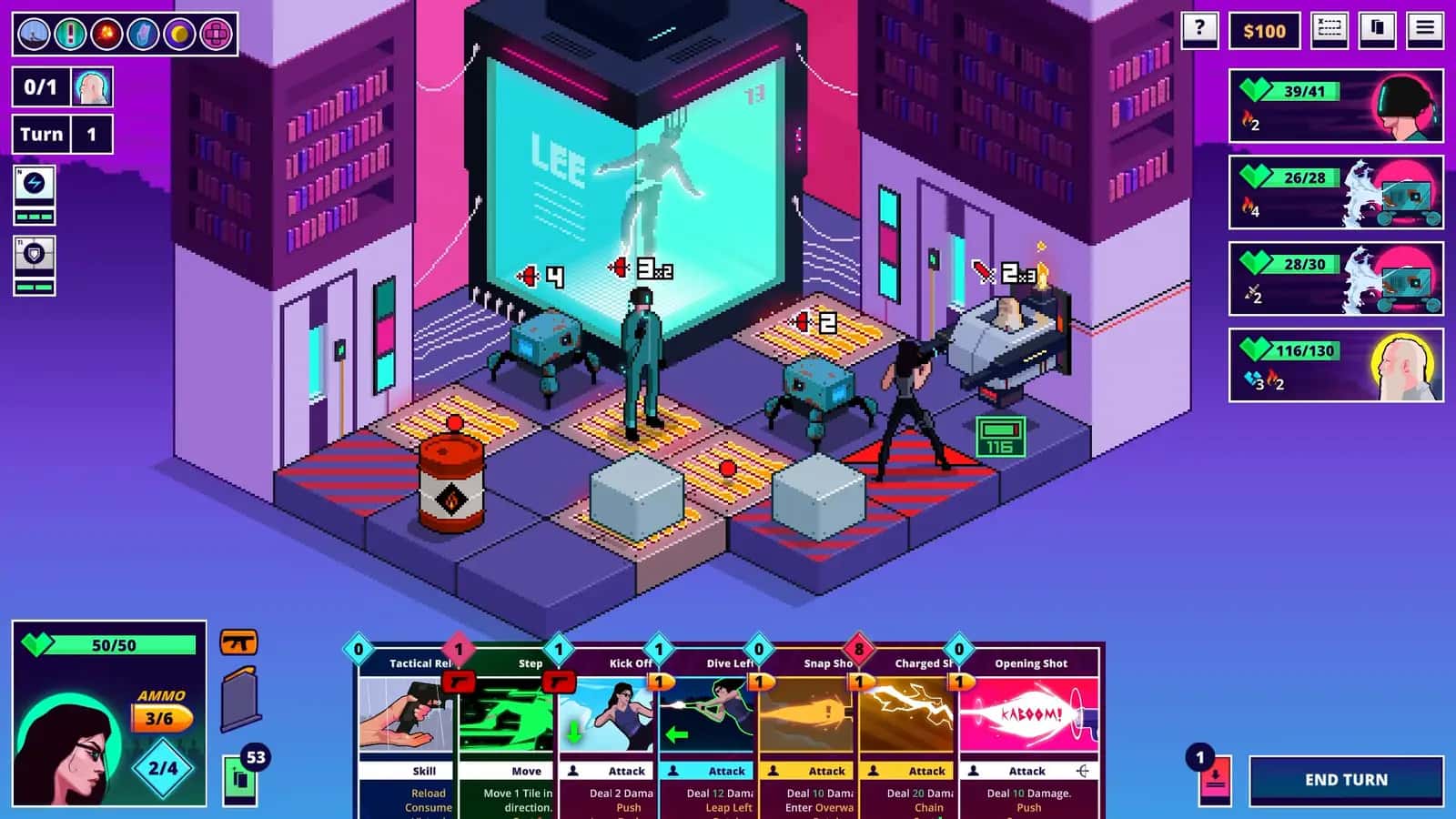
Task: Open the mission objectives checklist icon top-right
Action: point(1328,29)
